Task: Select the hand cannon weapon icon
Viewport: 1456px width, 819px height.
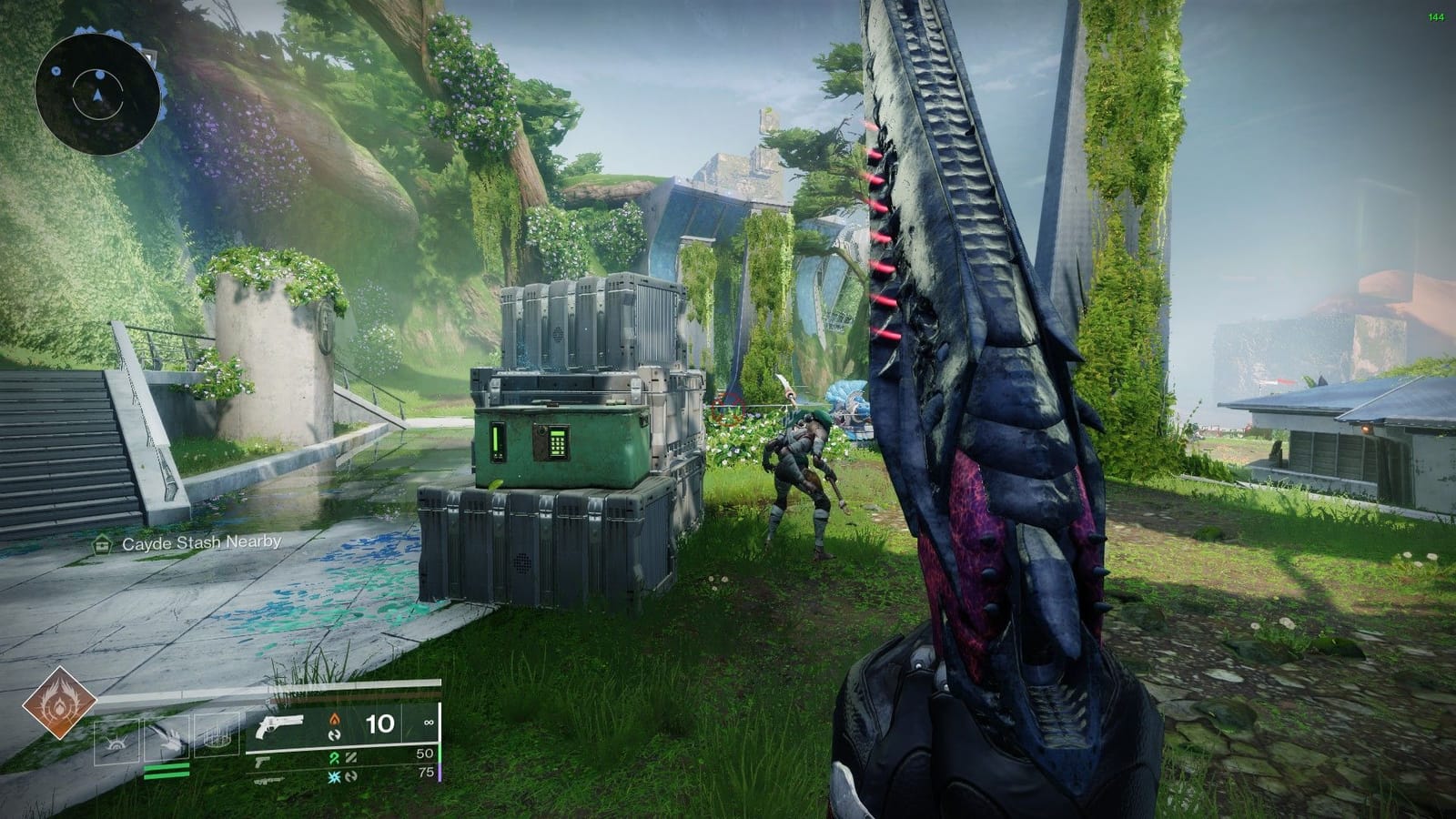Action: click(x=280, y=726)
